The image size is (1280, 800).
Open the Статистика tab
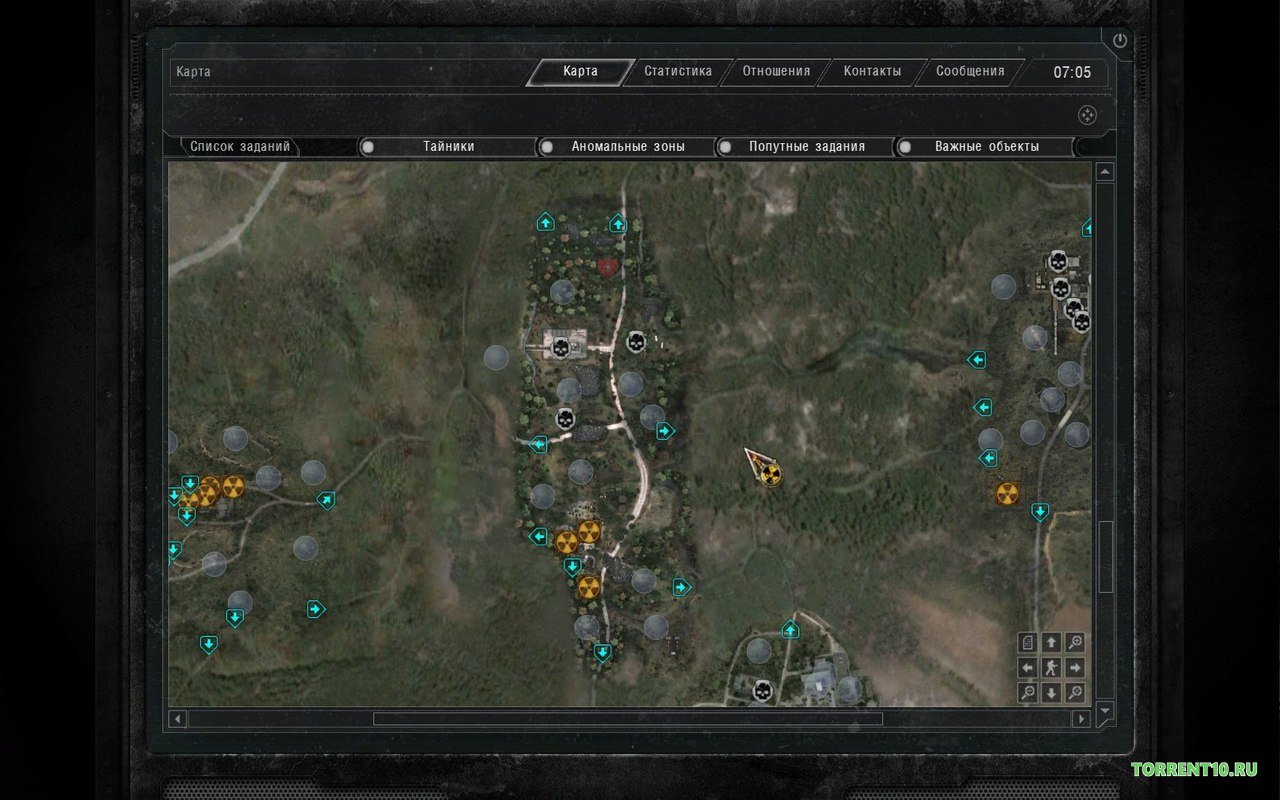[x=678, y=72]
